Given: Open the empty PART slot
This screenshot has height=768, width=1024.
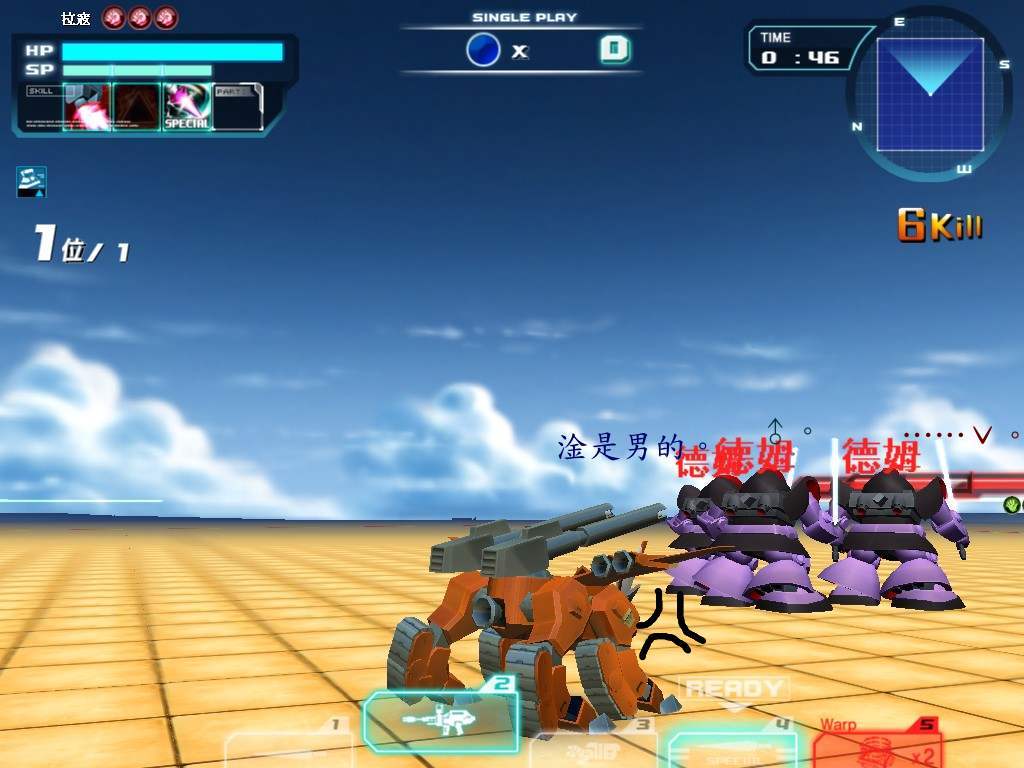Looking at the screenshot, I should pos(238,107).
